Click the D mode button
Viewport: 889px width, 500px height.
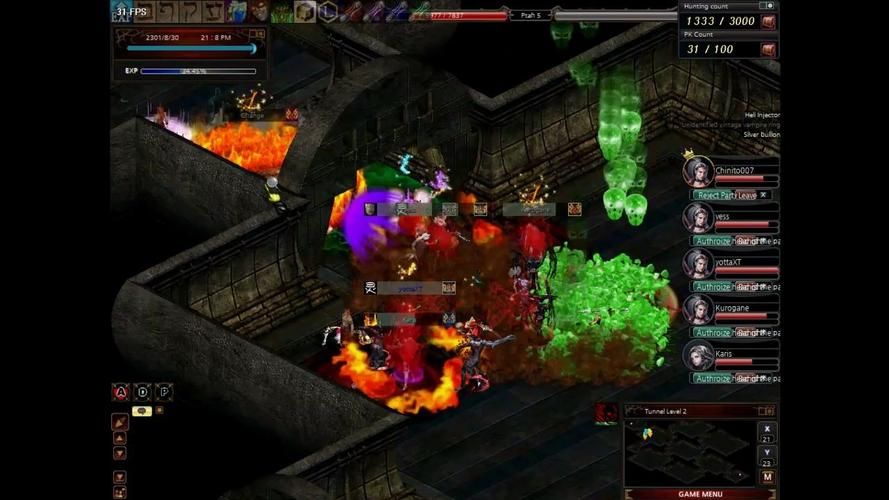pyautogui.click(x=143, y=392)
